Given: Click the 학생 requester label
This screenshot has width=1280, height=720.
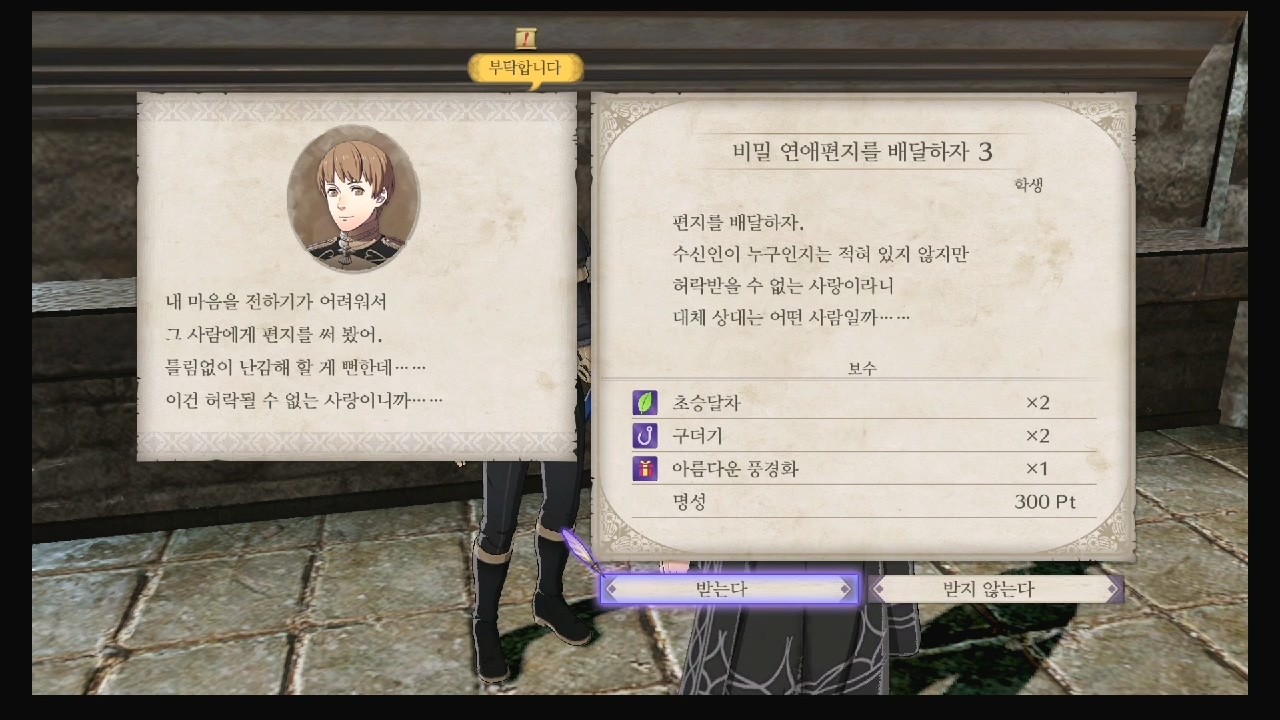Looking at the screenshot, I should tap(1026, 186).
